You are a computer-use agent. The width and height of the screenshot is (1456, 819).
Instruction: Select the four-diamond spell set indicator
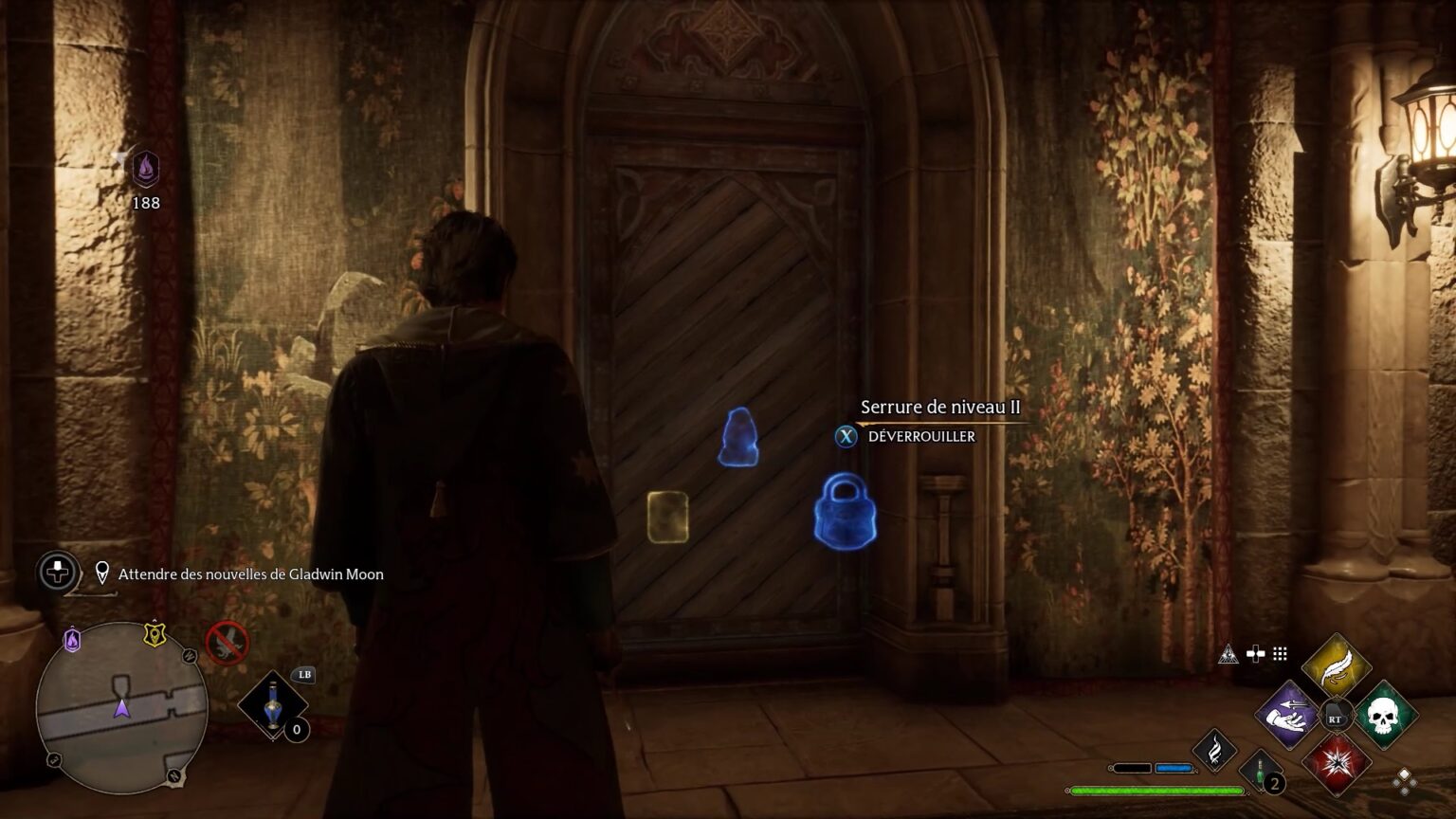pos(1405,780)
